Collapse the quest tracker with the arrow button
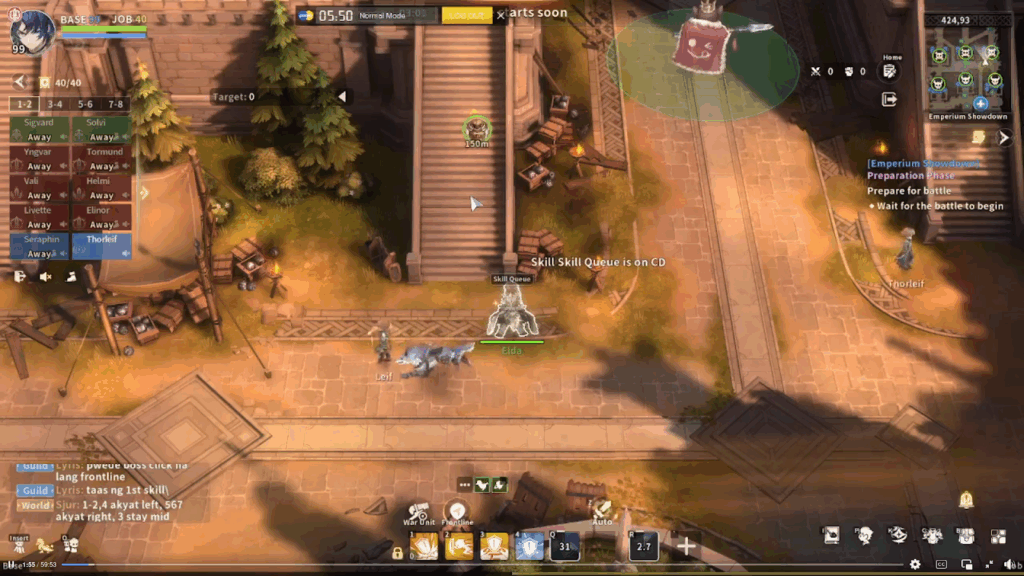This screenshot has height=576, width=1024. click(1005, 138)
